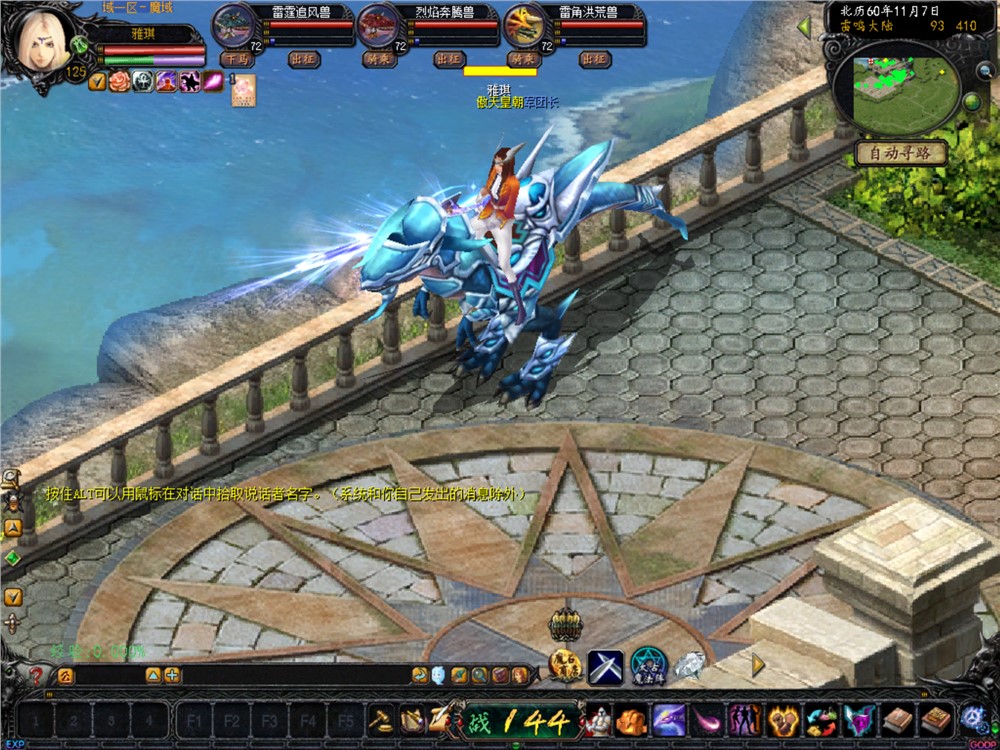Open the 魔法阵 magic circle icon

click(648, 665)
